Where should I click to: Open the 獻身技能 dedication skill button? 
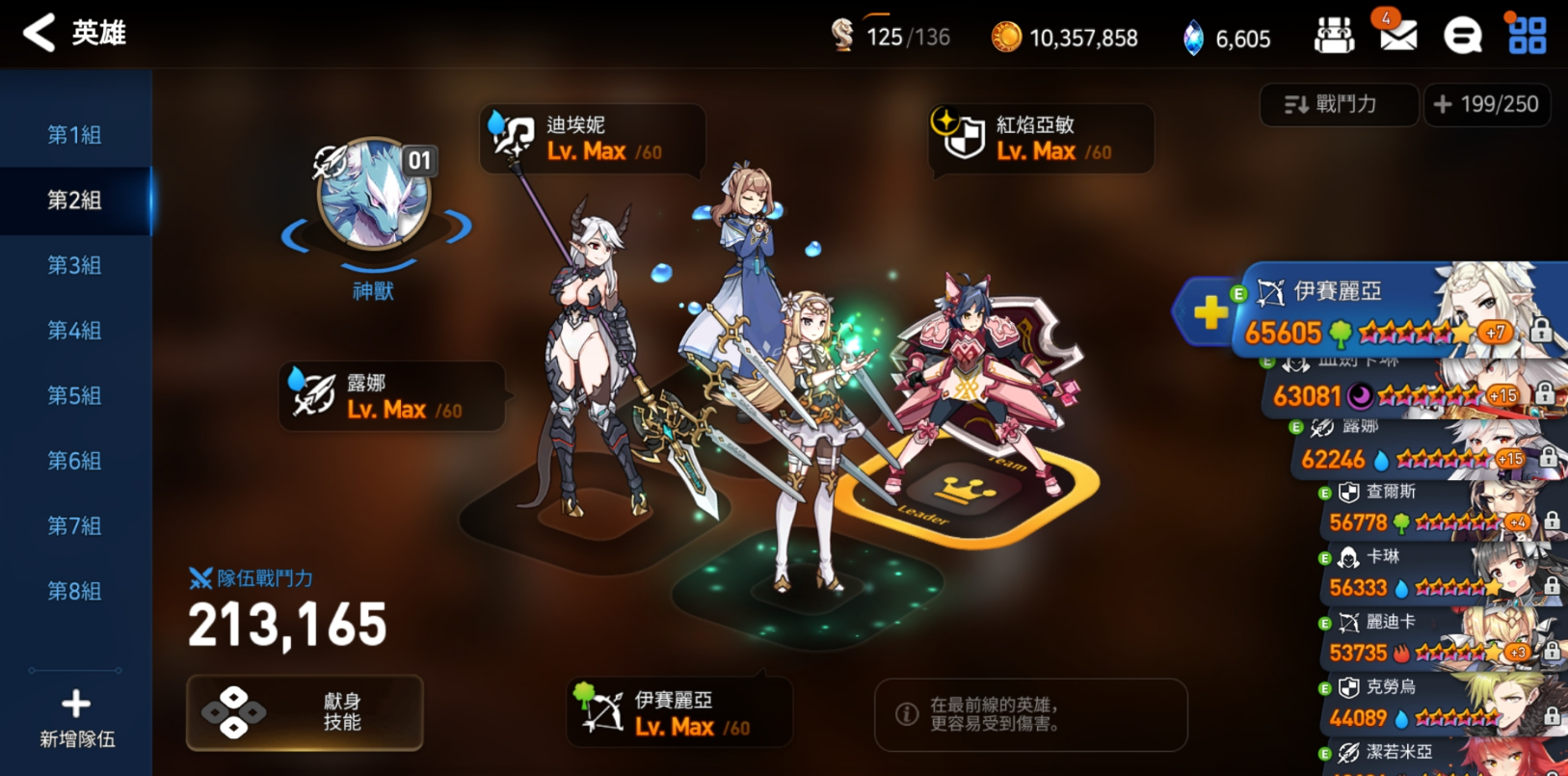click(x=305, y=712)
